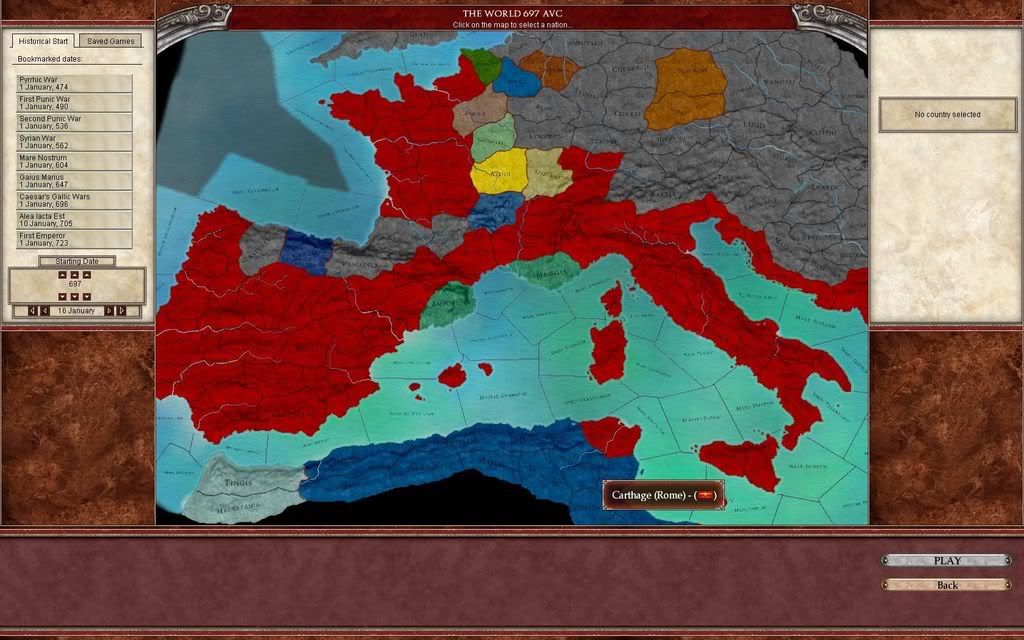Click the PLAY button

coord(946,561)
